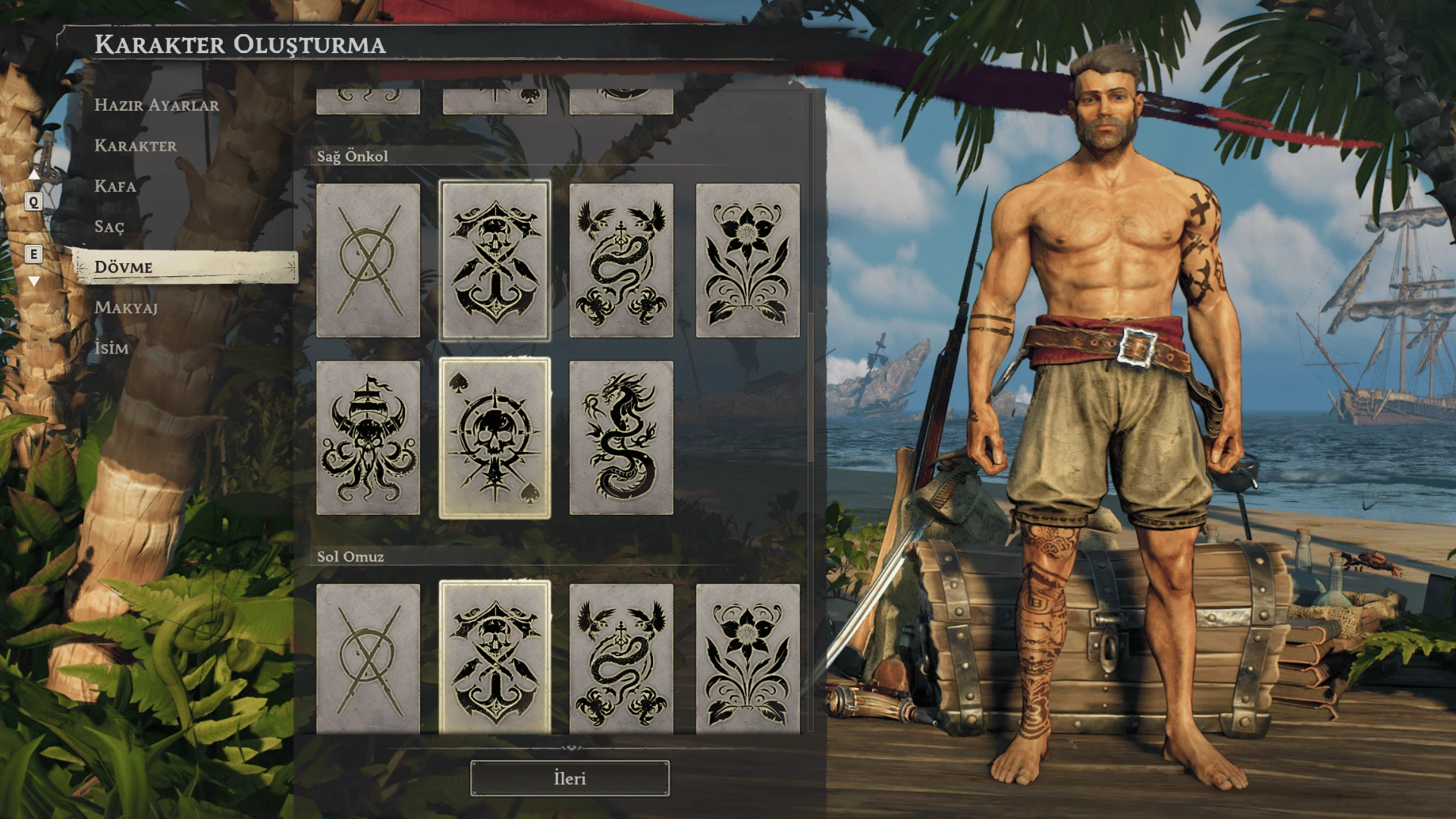The width and height of the screenshot is (1456, 819).
Task: Select skull and anchor tattoo for Sol Omuz
Action: [x=494, y=658]
